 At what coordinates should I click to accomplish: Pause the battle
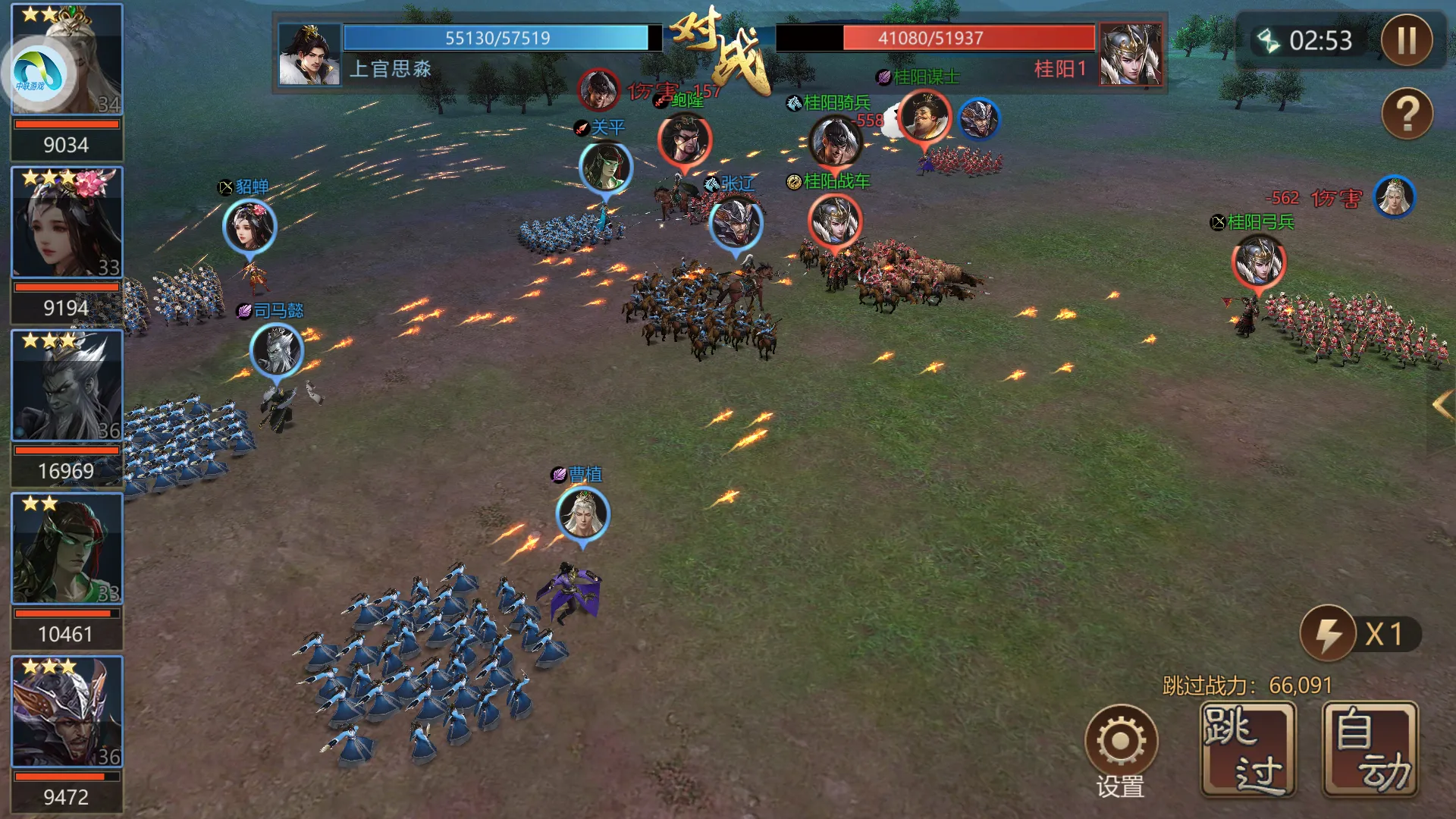[x=1407, y=40]
